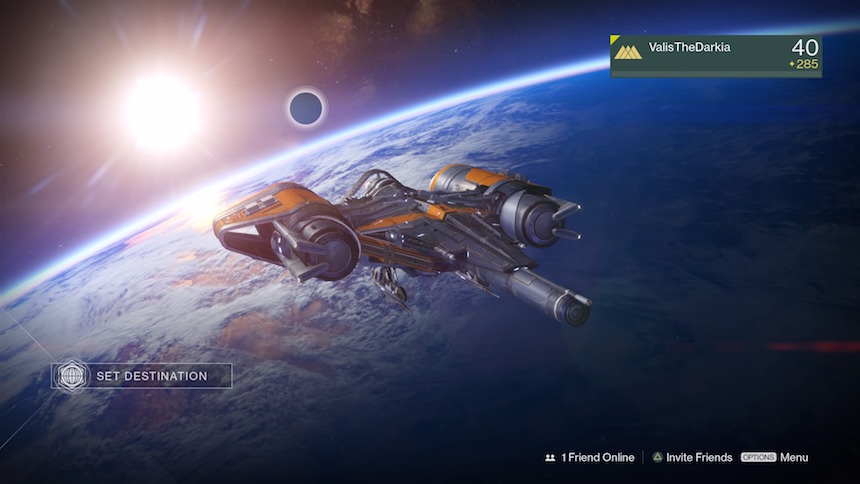Open the Set Destination menu
This screenshot has height=484, width=860.
143,376
